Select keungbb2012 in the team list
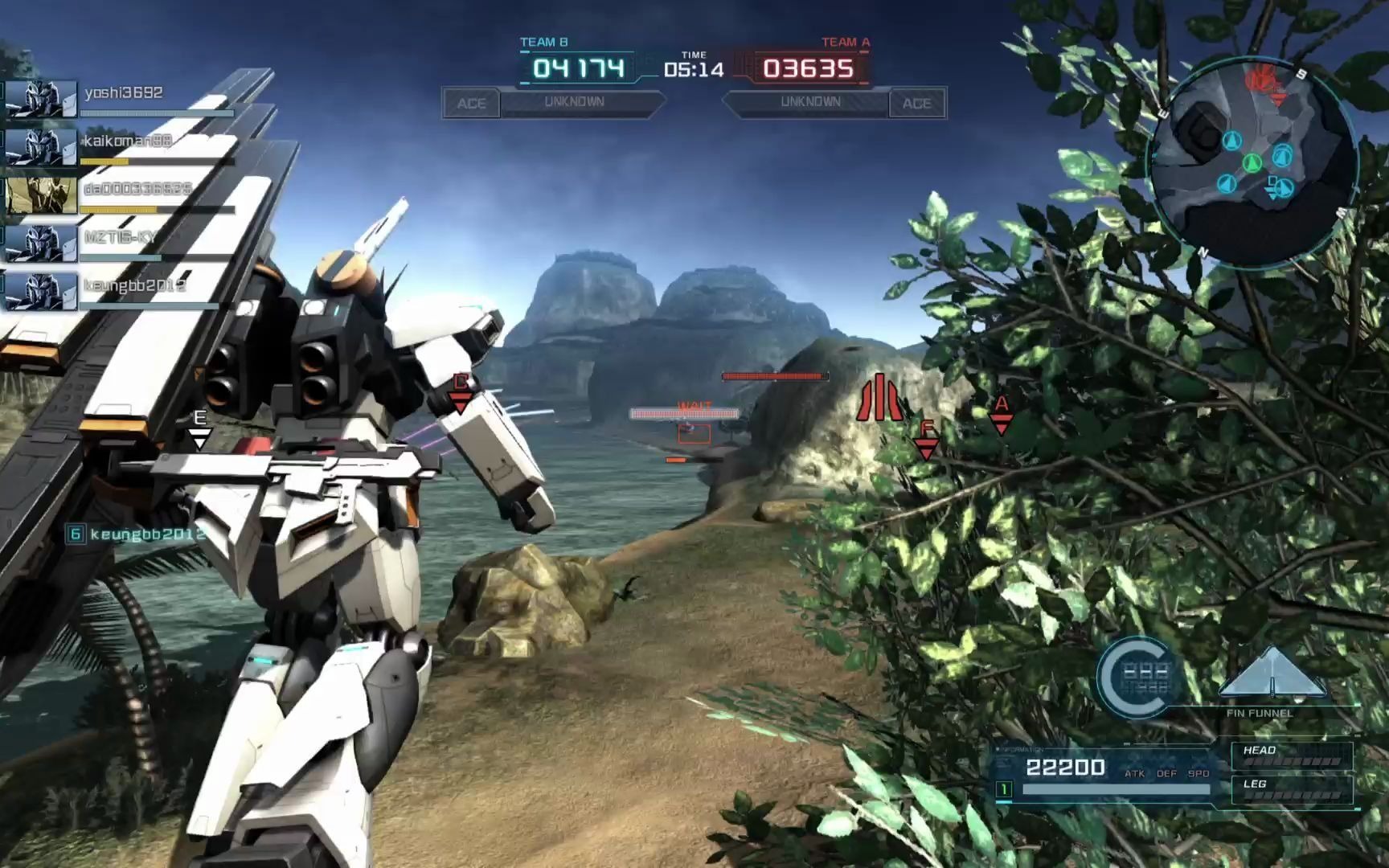 click(121, 291)
